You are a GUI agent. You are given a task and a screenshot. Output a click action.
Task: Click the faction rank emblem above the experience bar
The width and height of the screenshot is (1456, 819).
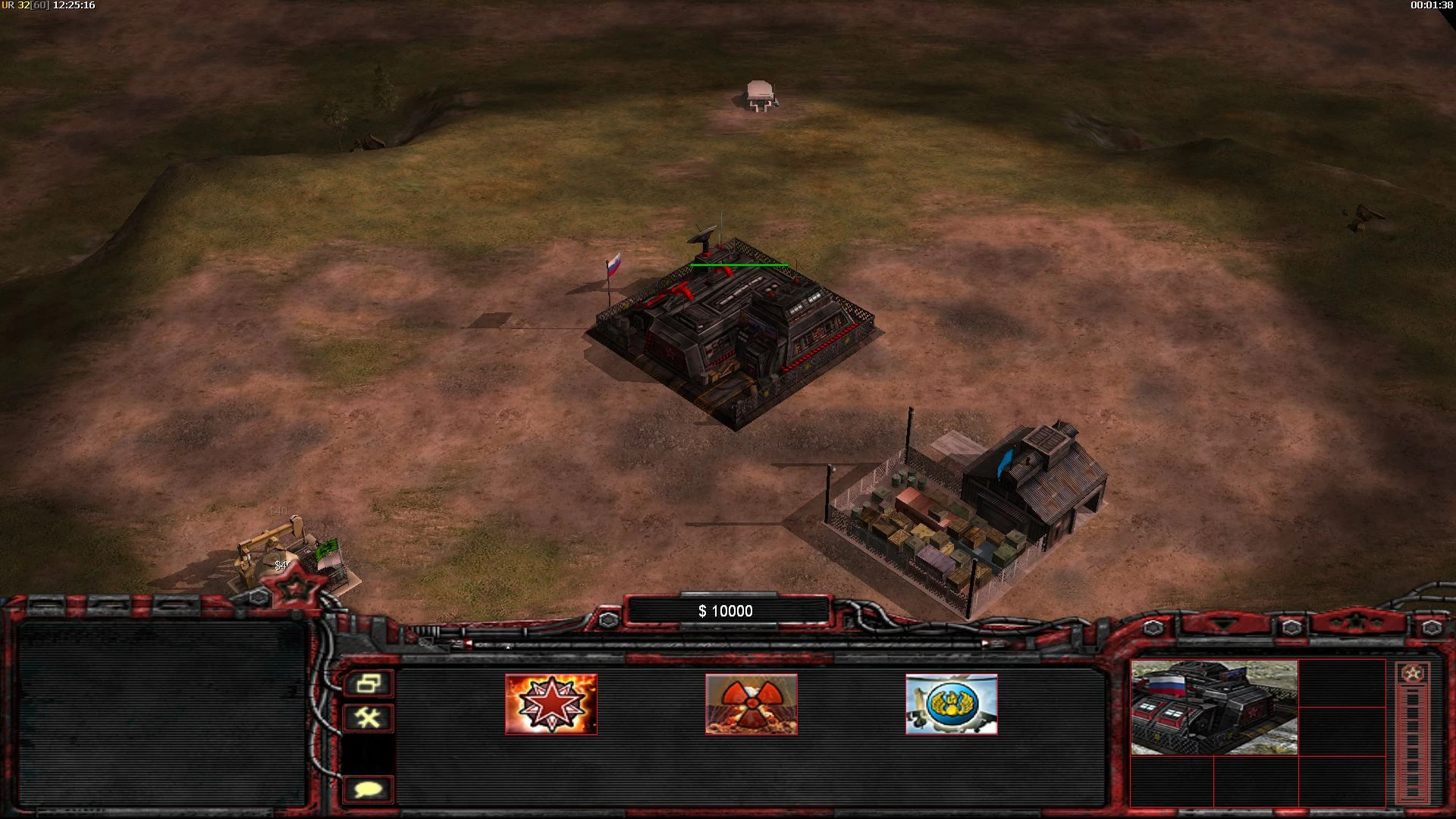[x=1412, y=670]
